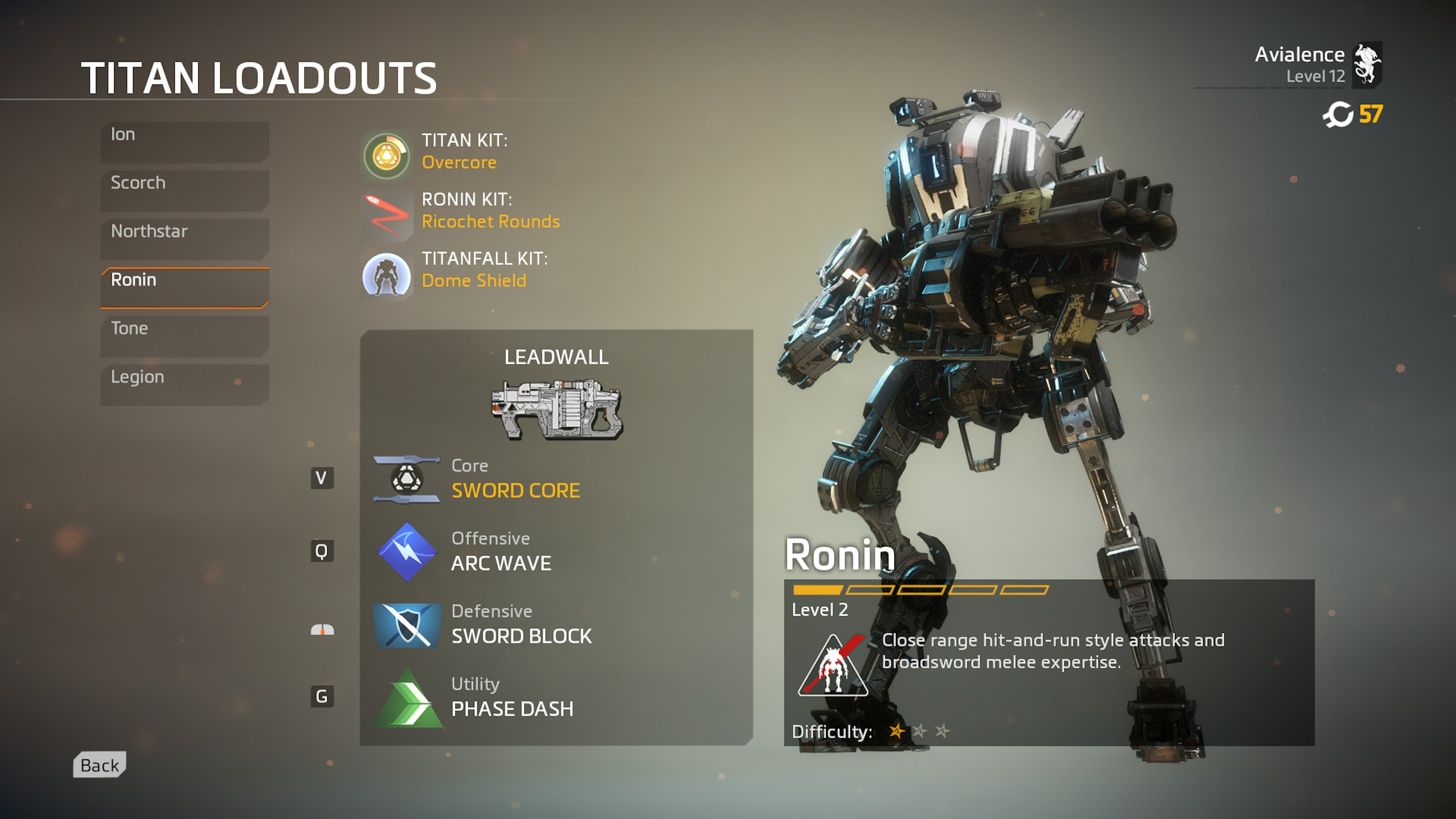Click the Back button
The width and height of the screenshot is (1456, 819).
click(99, 765)
